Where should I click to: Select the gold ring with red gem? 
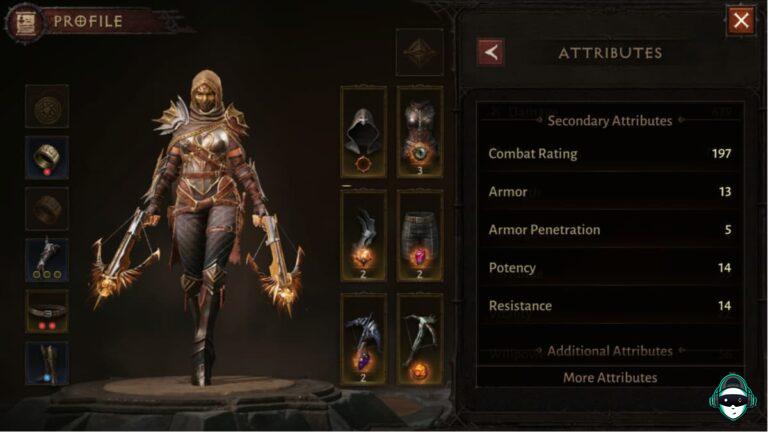[x=47, y=157]
